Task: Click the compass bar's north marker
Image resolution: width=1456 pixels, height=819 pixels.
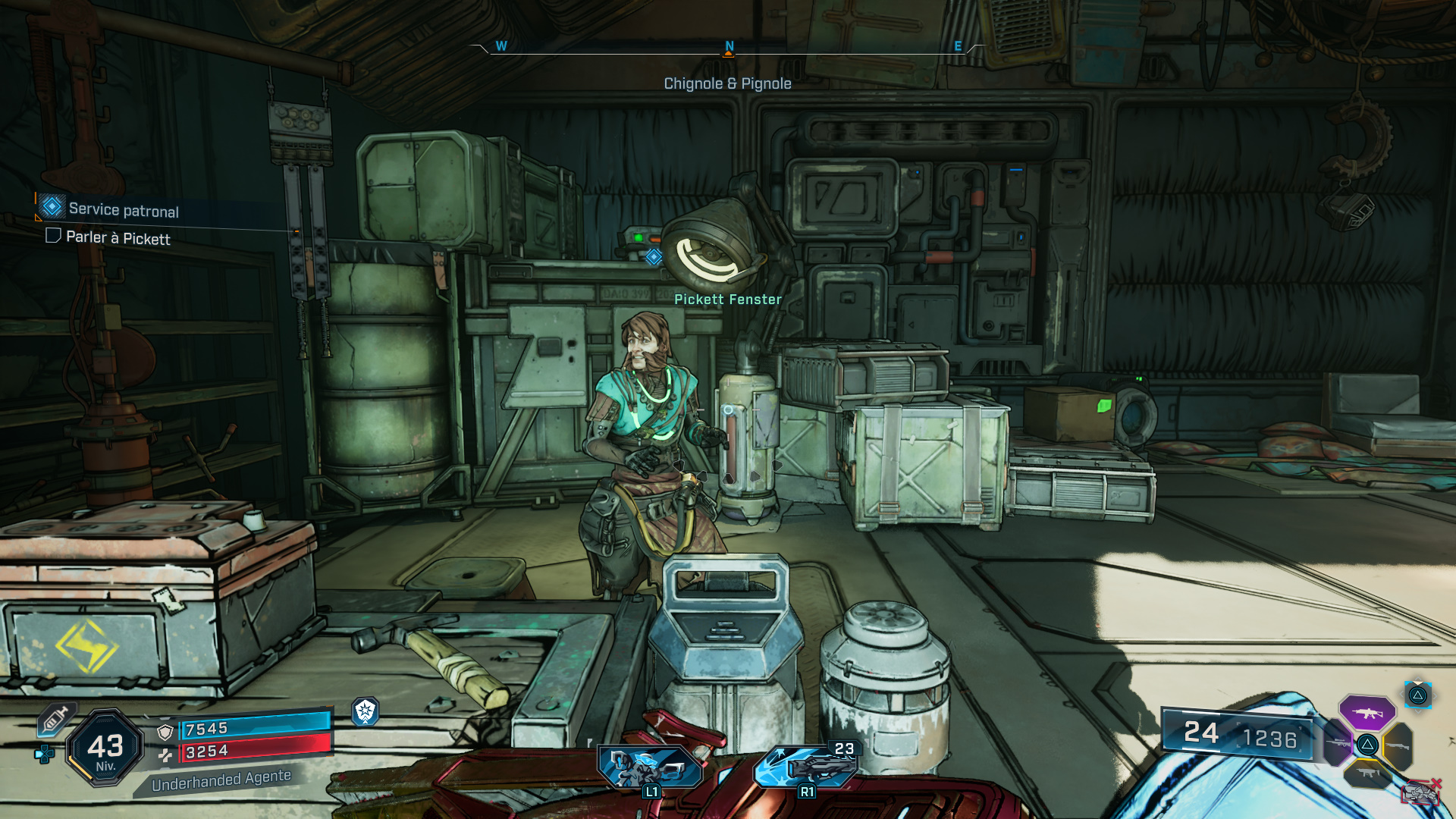Action: (729, 47)
